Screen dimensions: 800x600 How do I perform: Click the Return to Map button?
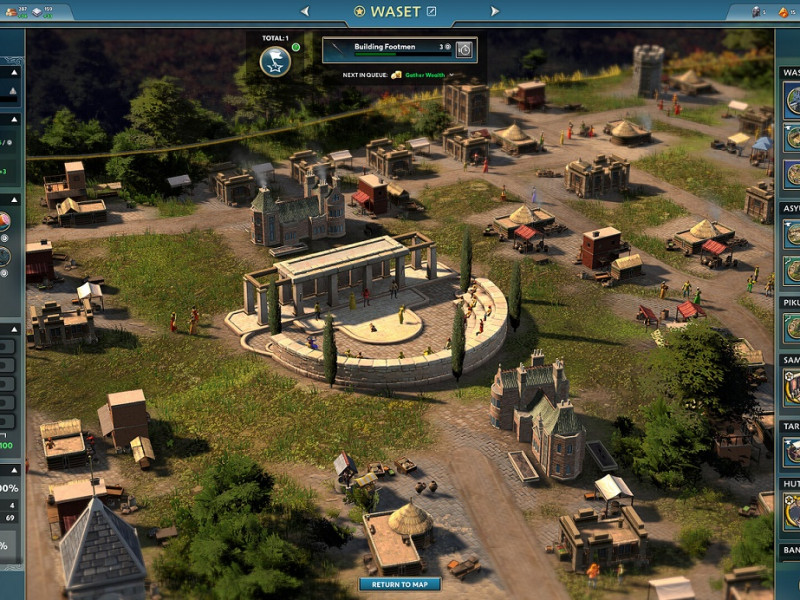(x=400, y=584)
